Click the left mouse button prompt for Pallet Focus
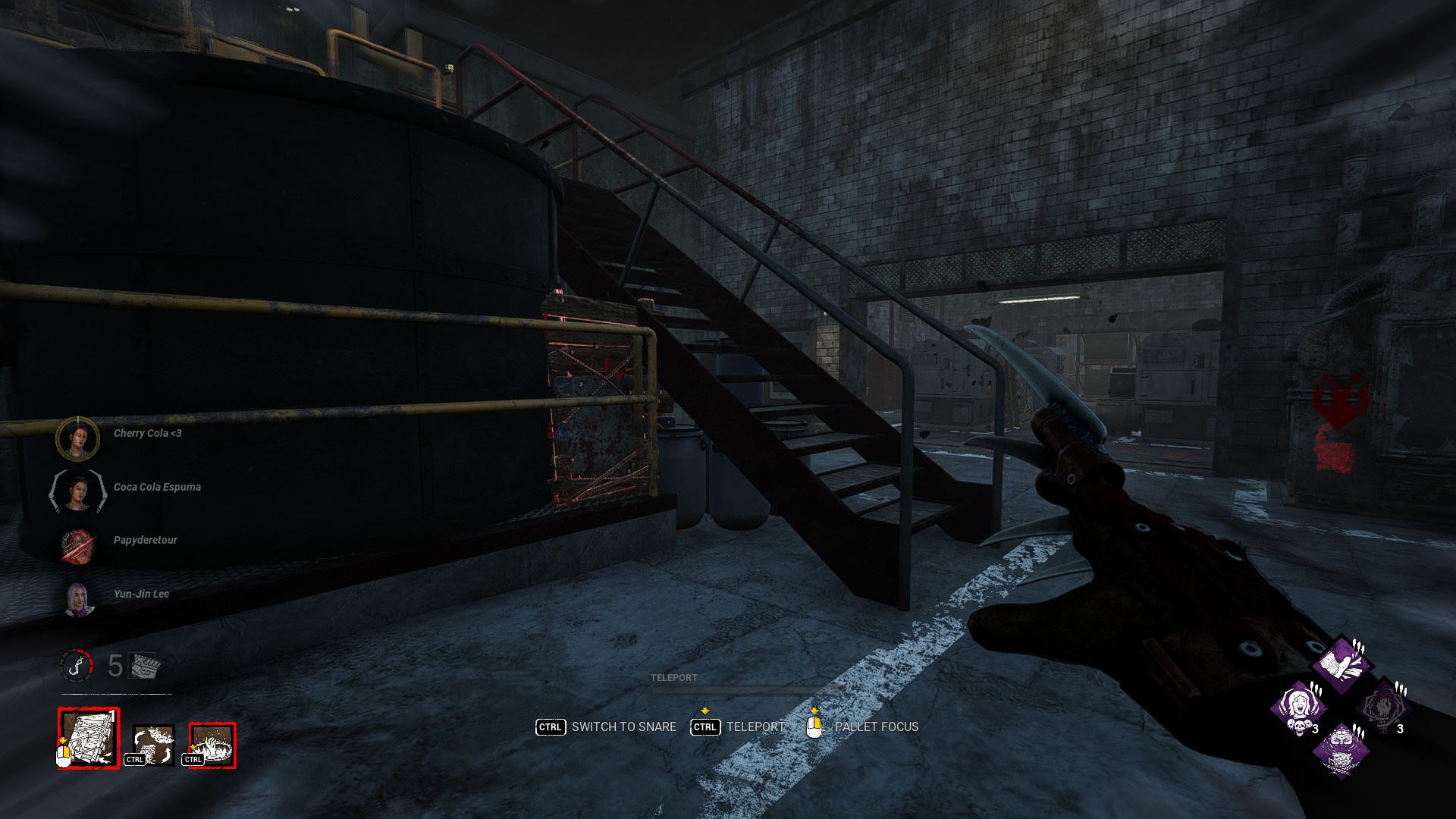Image resolution: width=1456 pixels, height=819 pixels. pos(815,726)
